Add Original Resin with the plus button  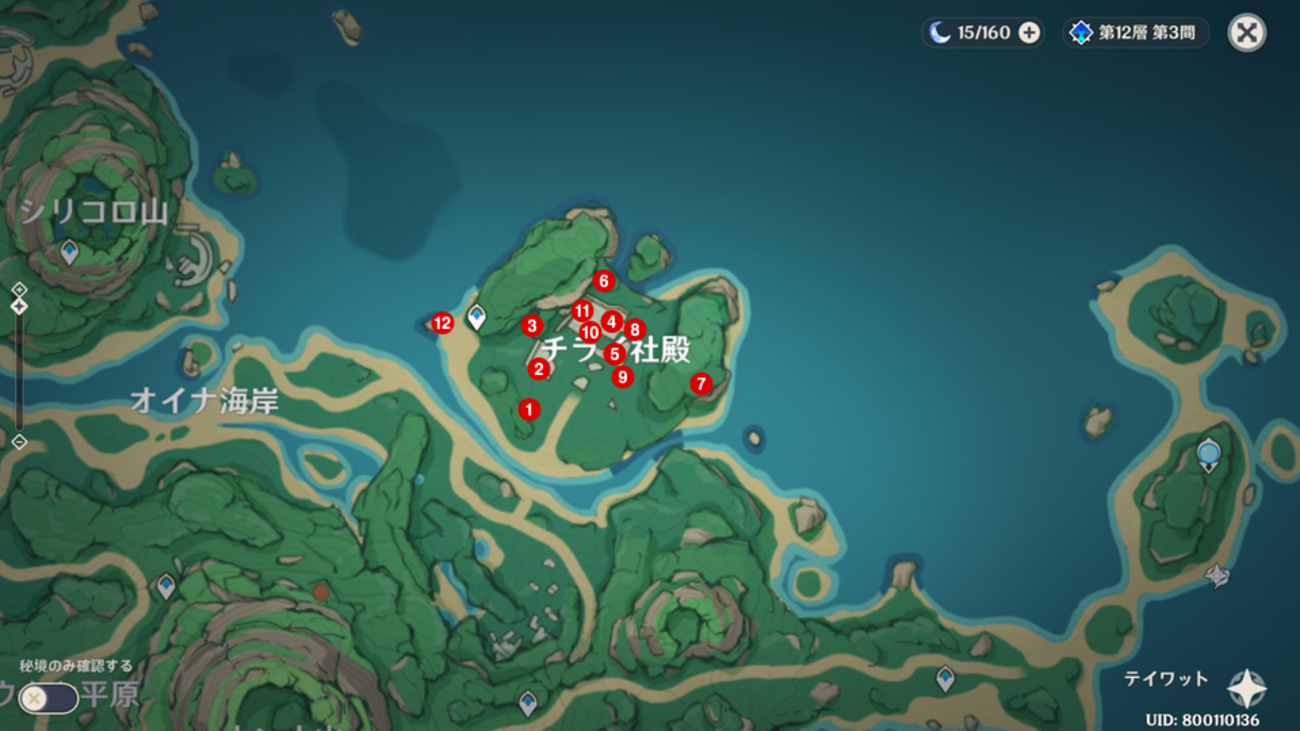coord(1029,33)
